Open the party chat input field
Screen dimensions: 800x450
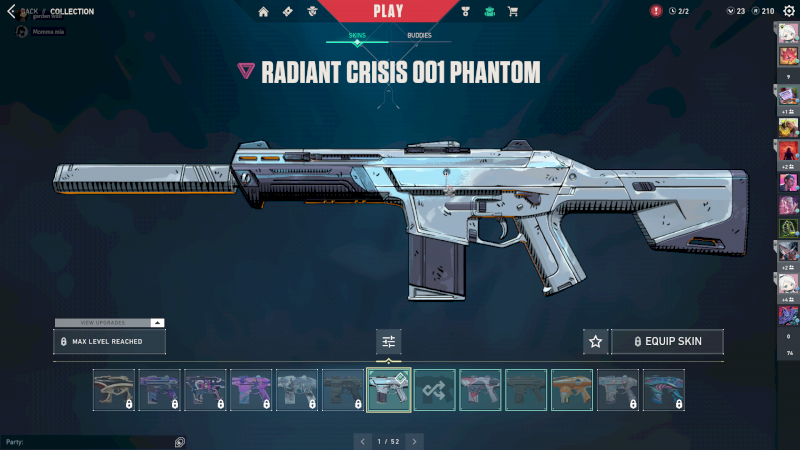coord(90,441)
